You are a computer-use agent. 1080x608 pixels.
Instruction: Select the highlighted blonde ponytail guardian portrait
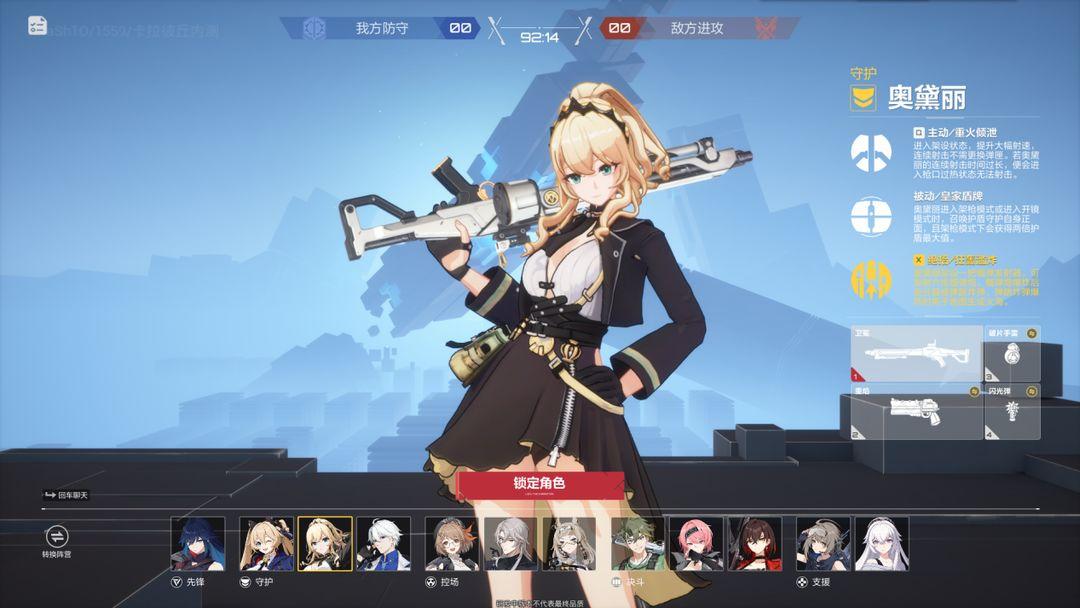pos(325,543)
